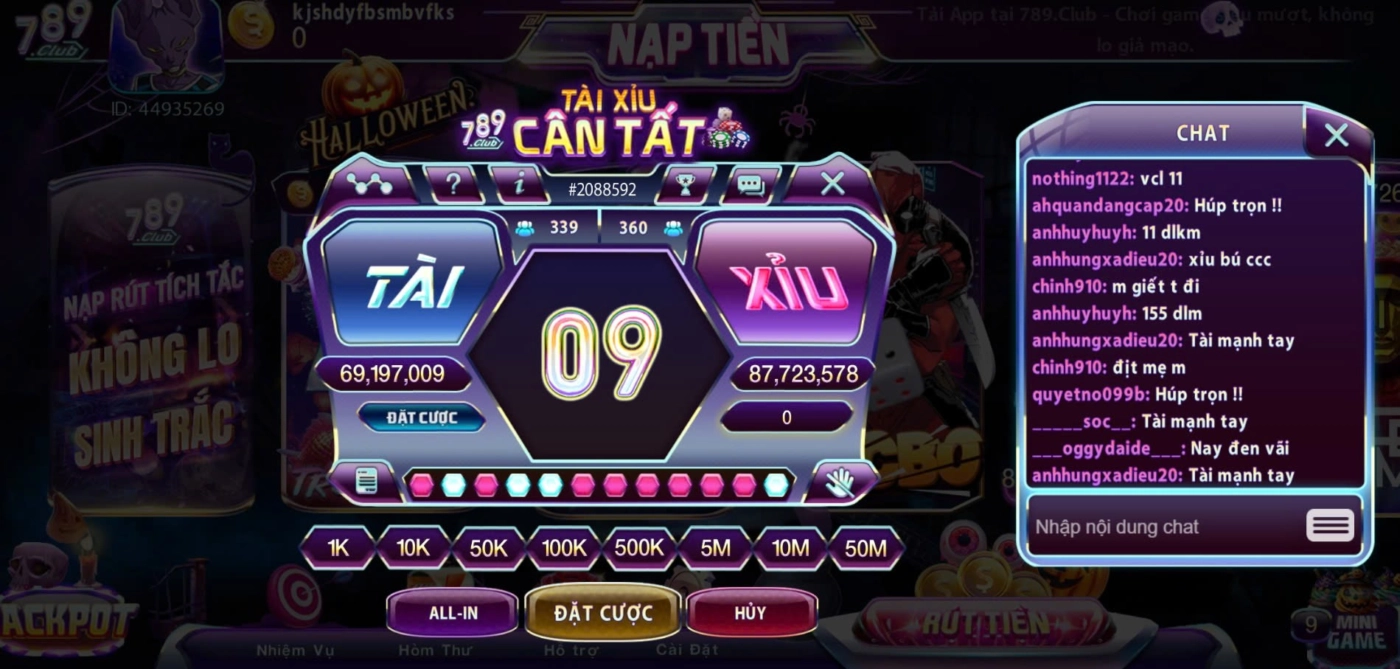The image size is (1400, 669).
Task: Choose the 5M bet chip
Action: 715,548
